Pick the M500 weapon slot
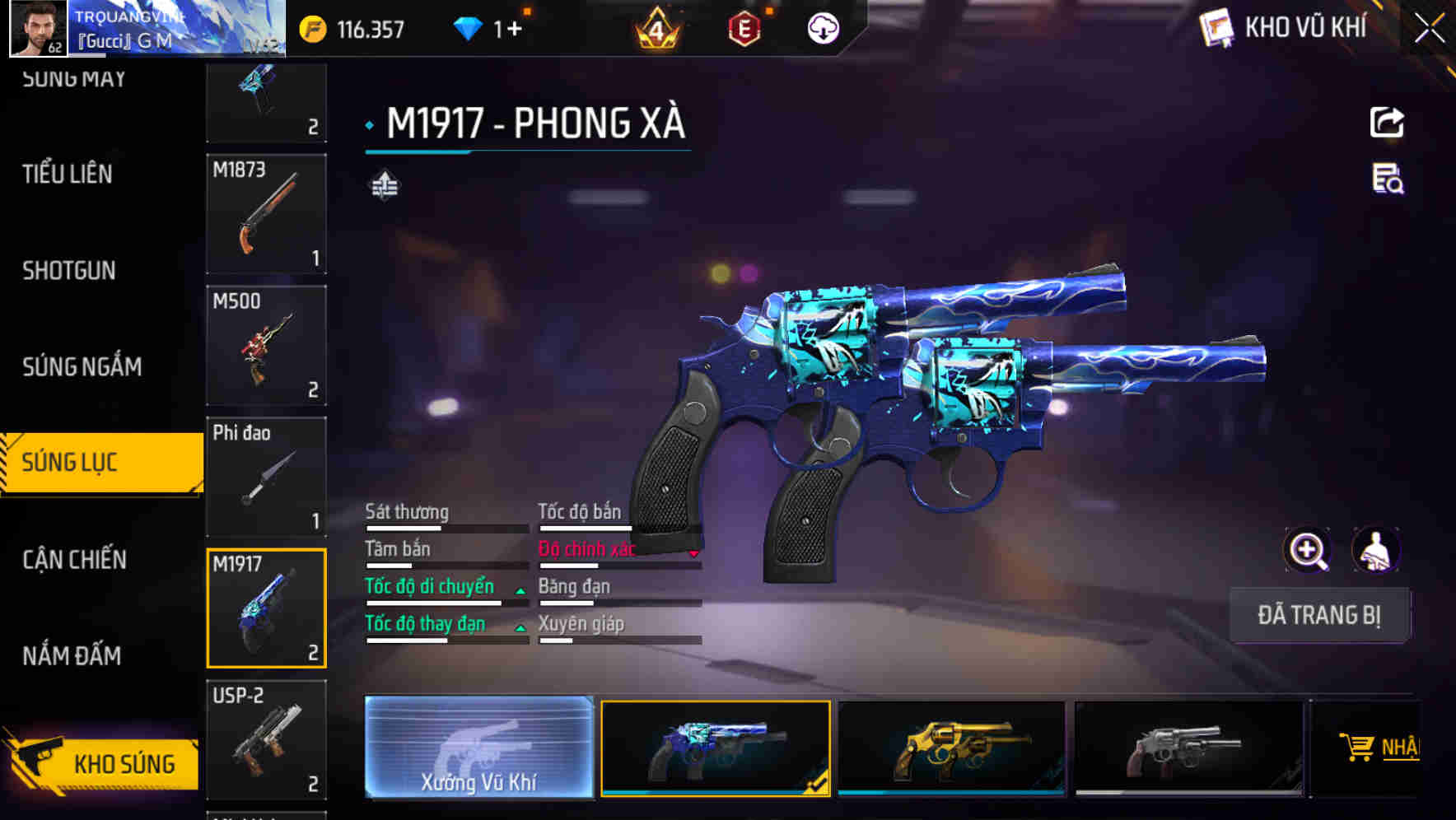The image size is (1456, 820). [x=266, y=346]
